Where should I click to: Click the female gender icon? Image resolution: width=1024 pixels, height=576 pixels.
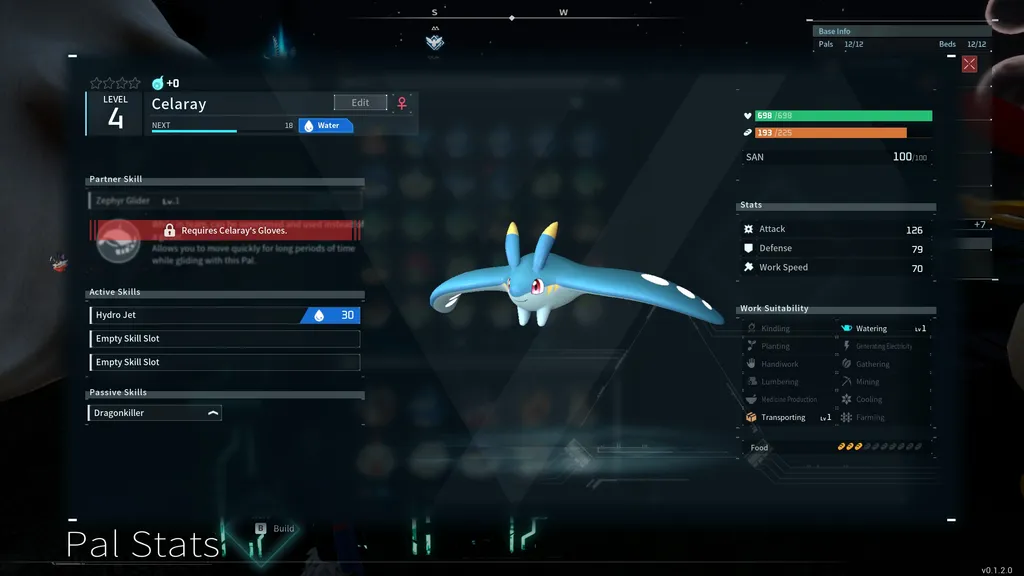[x=402, y=103]
